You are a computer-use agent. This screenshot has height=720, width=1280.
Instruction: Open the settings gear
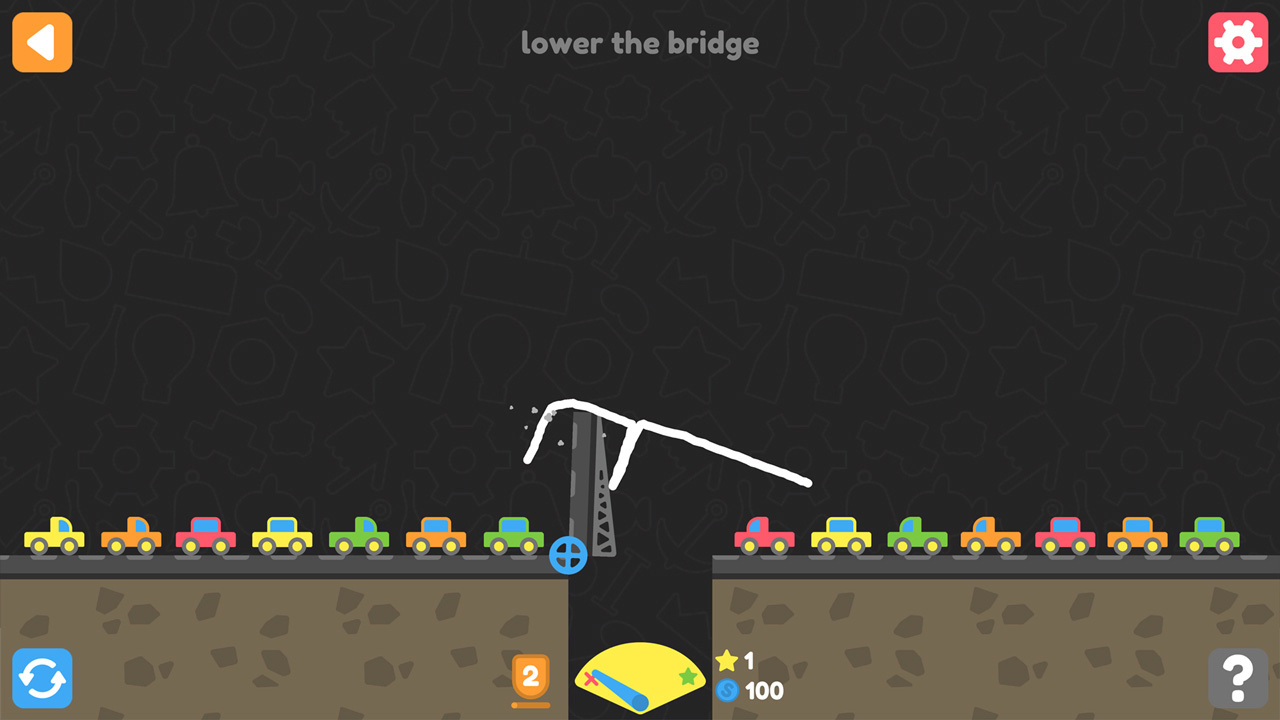(x=1238, y=42)
